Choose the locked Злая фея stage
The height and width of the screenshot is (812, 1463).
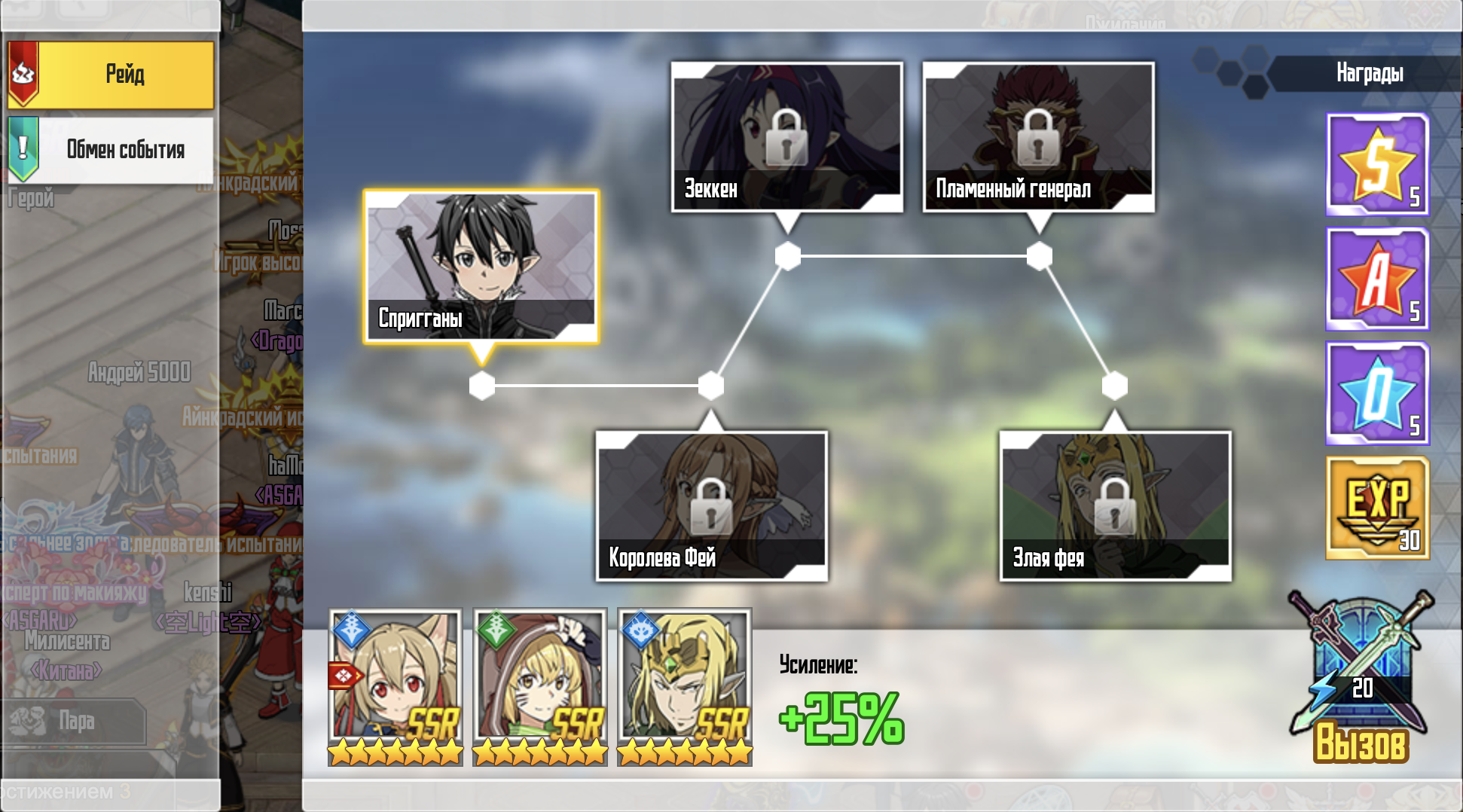click(x=1115, y=505)
